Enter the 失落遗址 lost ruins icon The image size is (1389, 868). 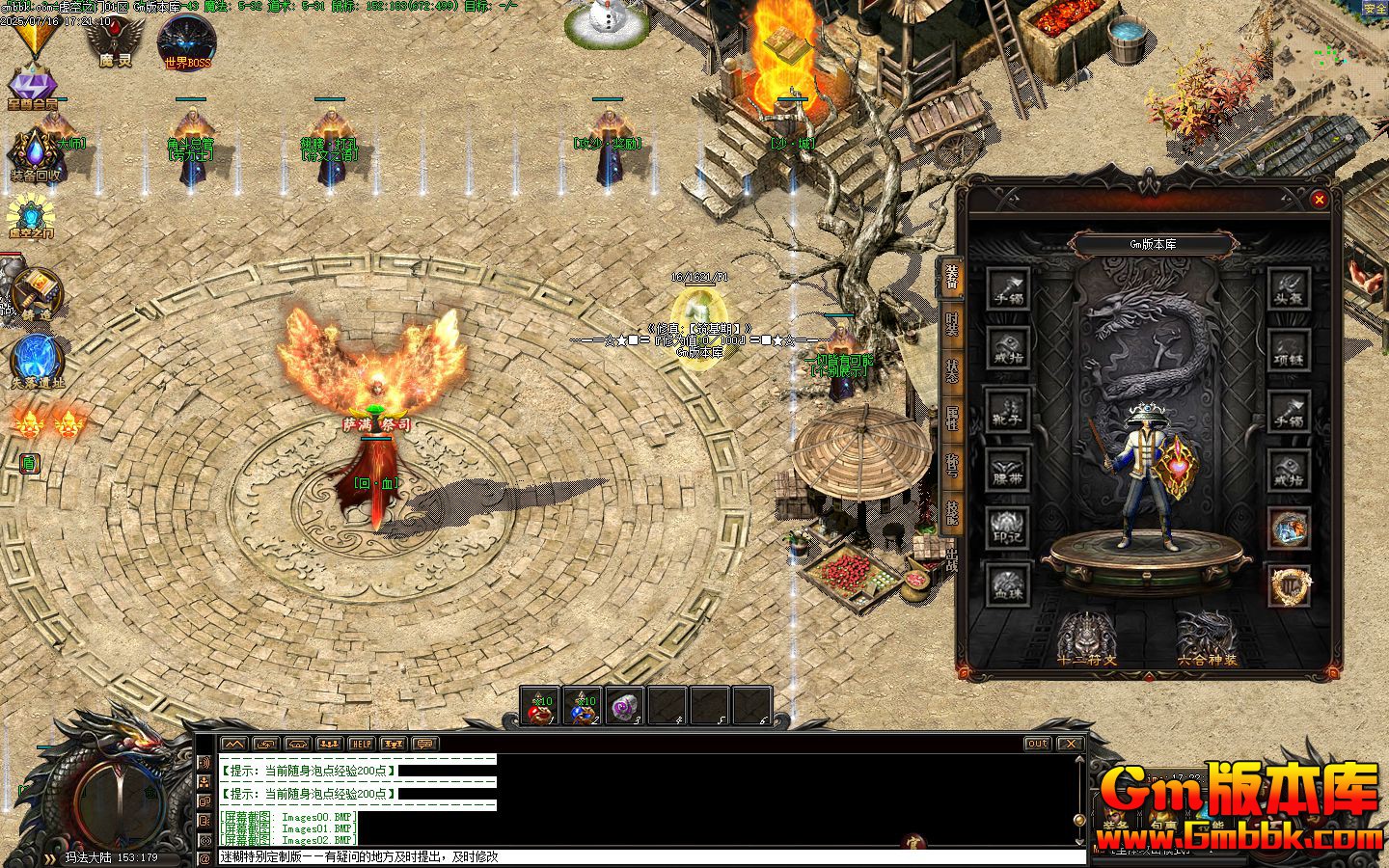37,361
